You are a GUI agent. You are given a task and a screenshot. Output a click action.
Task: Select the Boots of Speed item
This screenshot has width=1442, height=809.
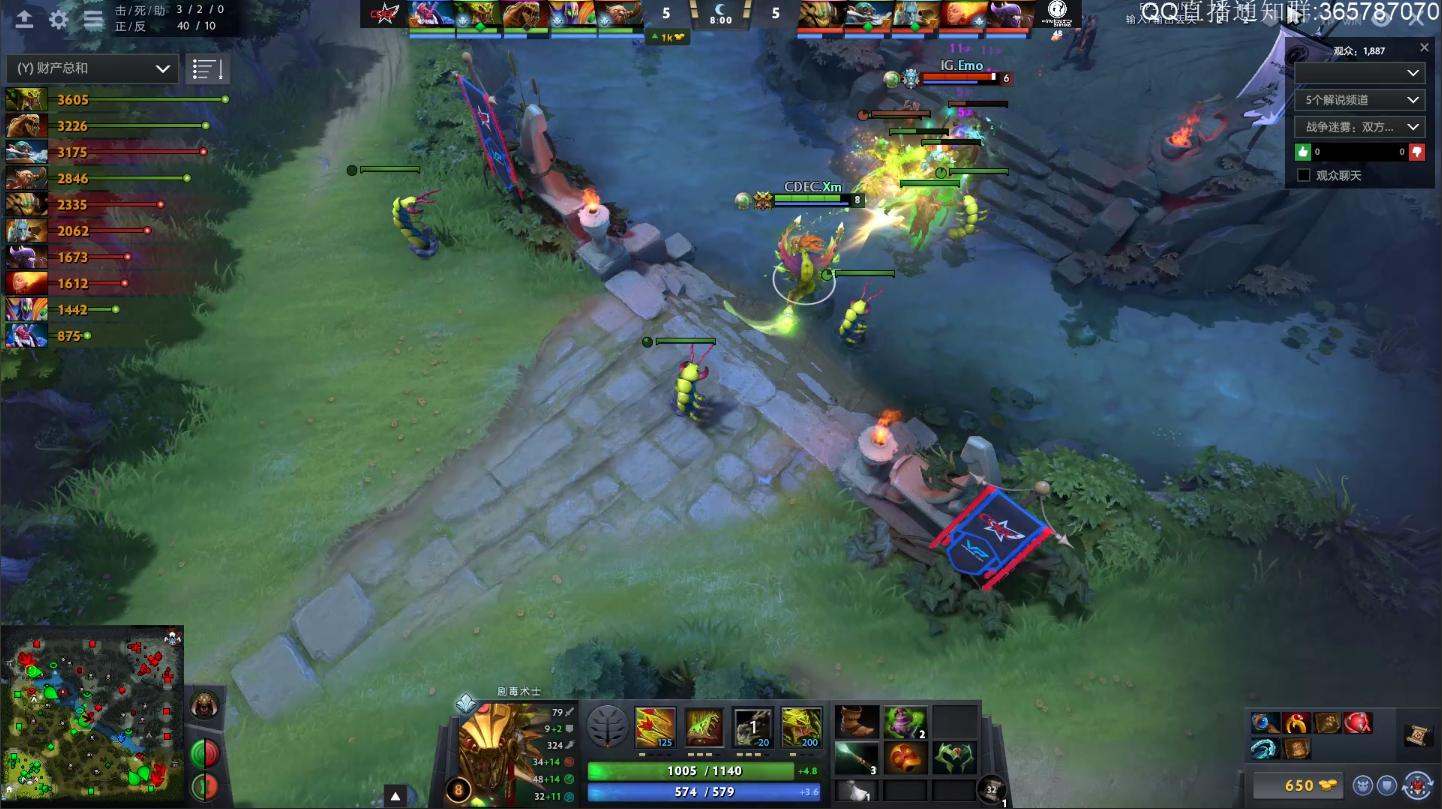coord(855,722)
